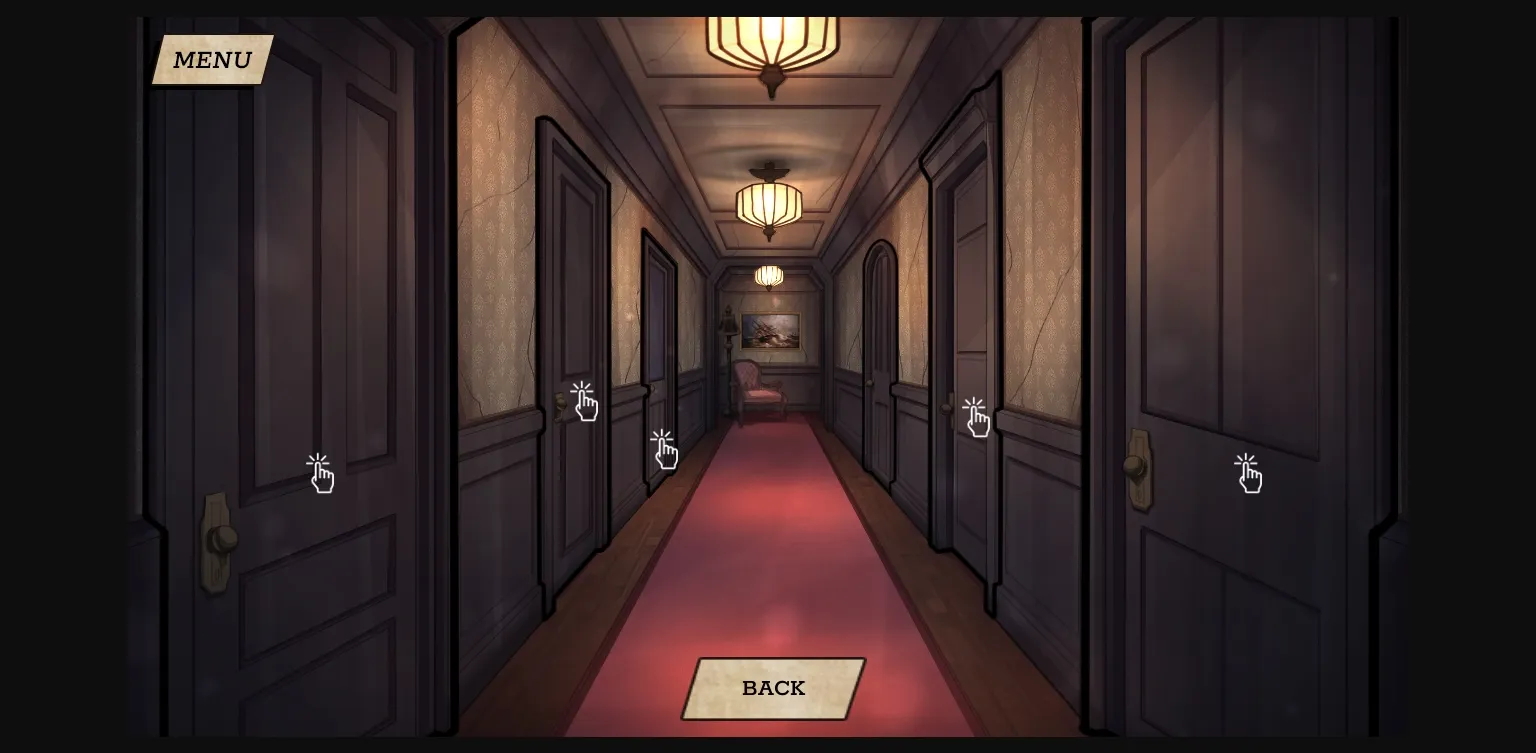The height and width of the screenshot is (753, 1536).
Task: Click the MENU plaque in the corner
Action: point(210,59)
